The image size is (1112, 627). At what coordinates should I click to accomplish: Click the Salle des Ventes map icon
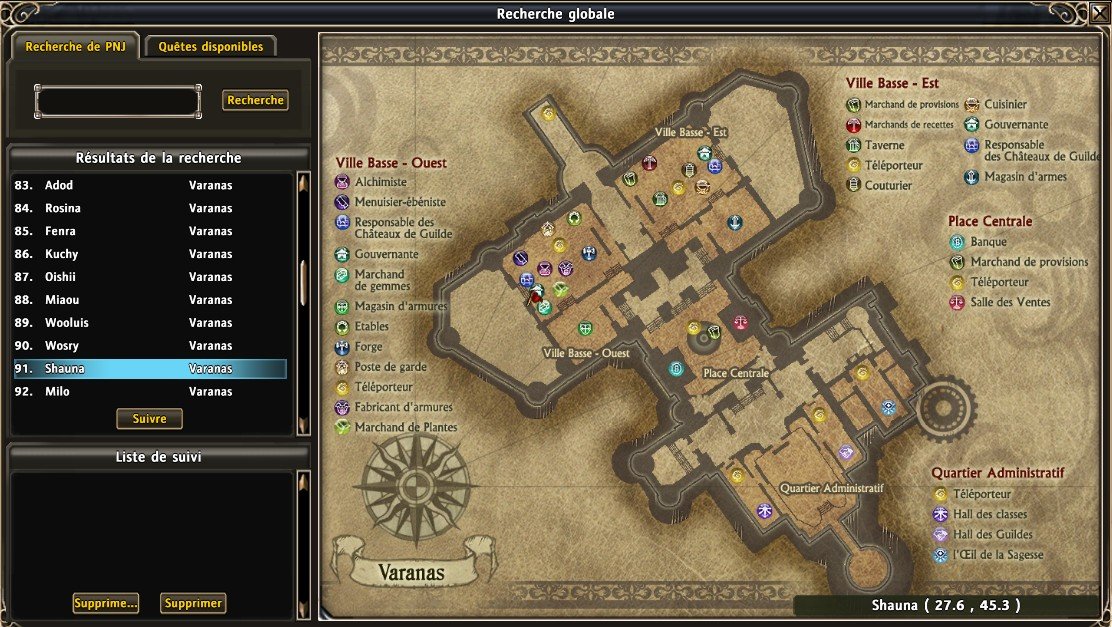(x=740, y=323)
